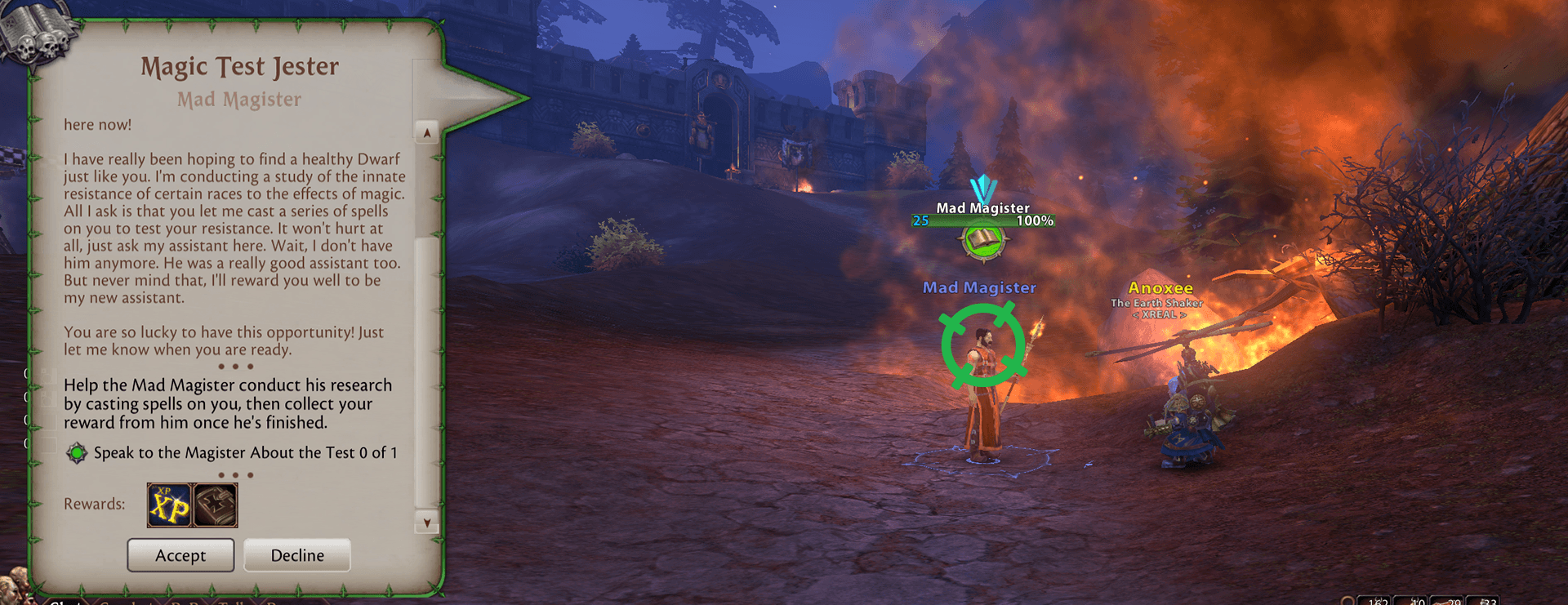Inspect the book item reward icon
Image resolution: width=1568 pixels, height=605 pixels.
tap(216, 505)
